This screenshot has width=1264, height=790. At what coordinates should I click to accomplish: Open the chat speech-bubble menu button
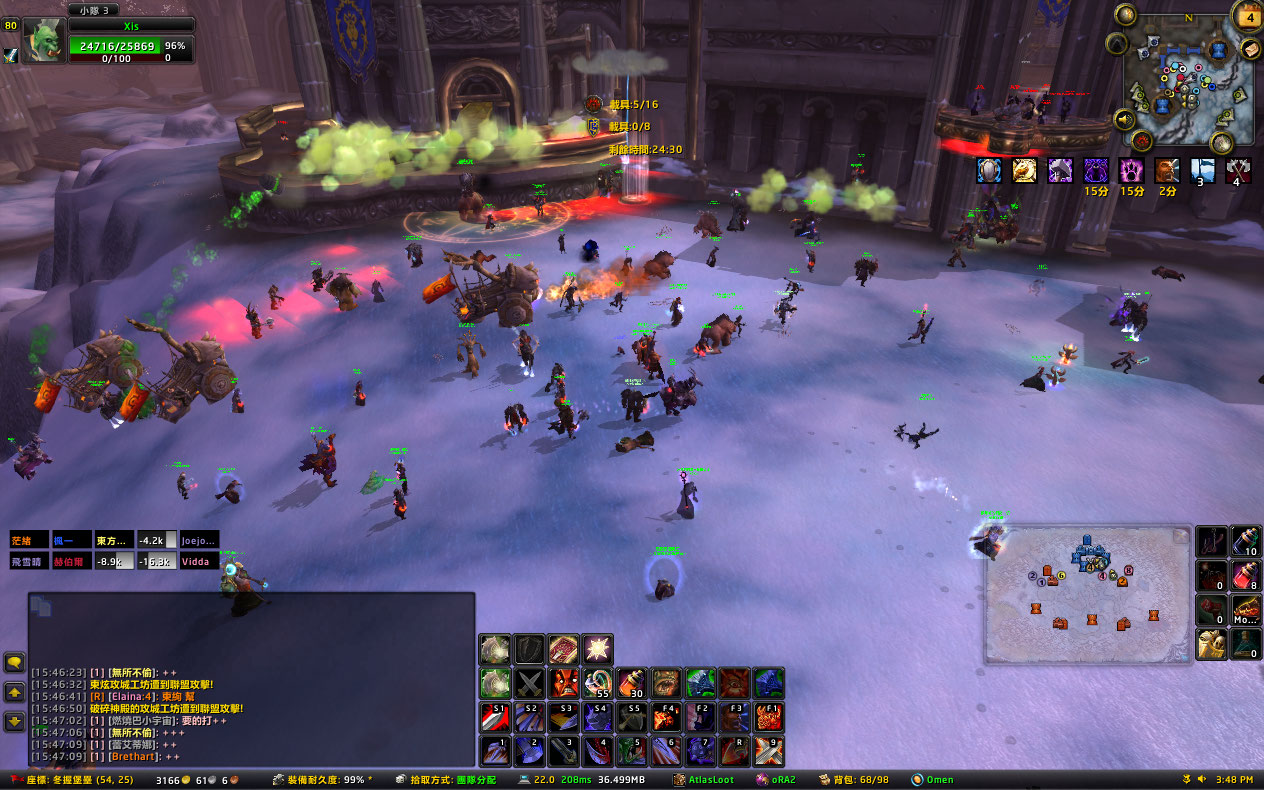tap(15, 662)
